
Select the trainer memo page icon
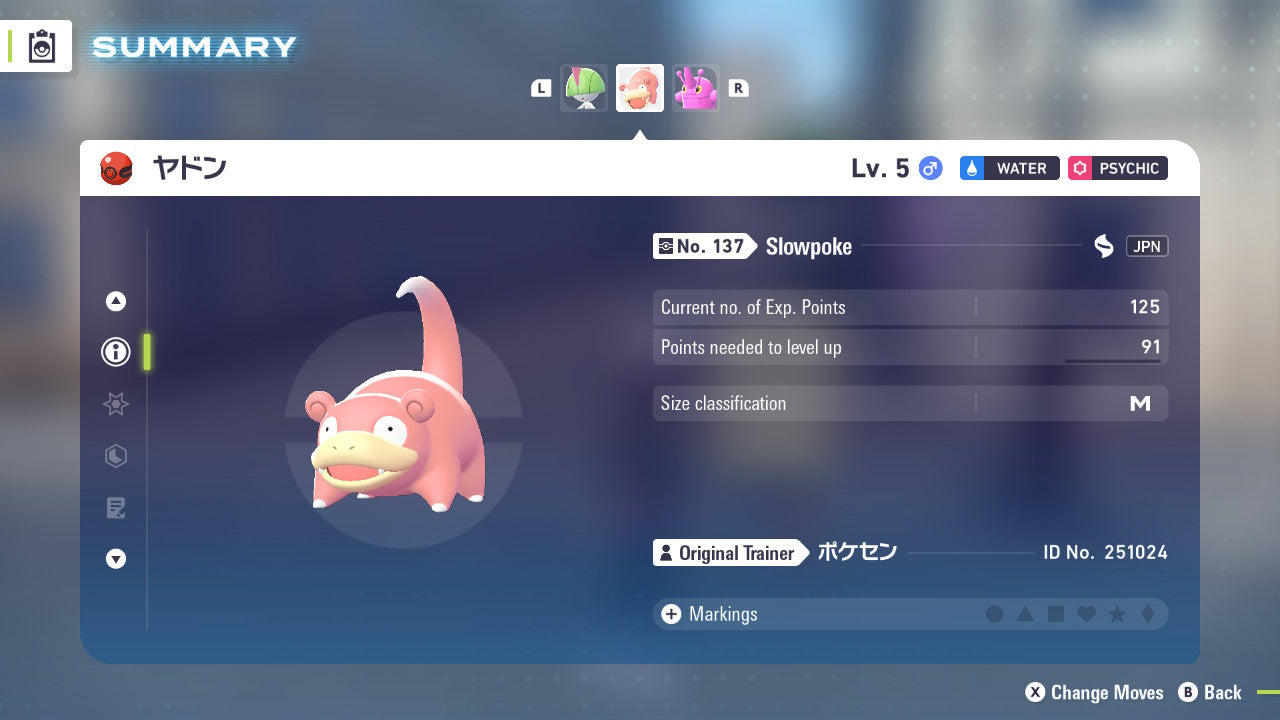115,508
